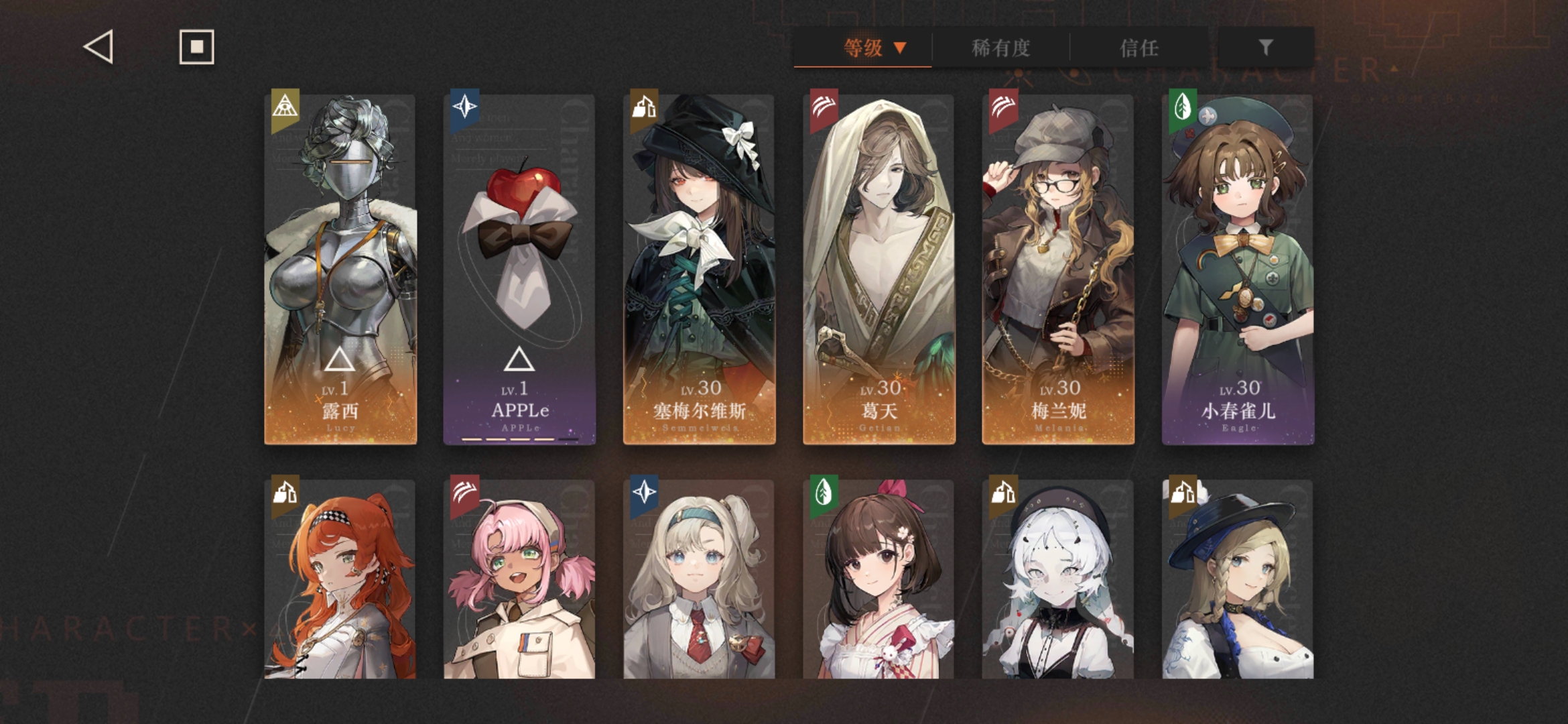This screenshot has height=724, width=1568.
Task: Select the orange-haired girl with checkered headband
Action: click(x=340, y=579)
